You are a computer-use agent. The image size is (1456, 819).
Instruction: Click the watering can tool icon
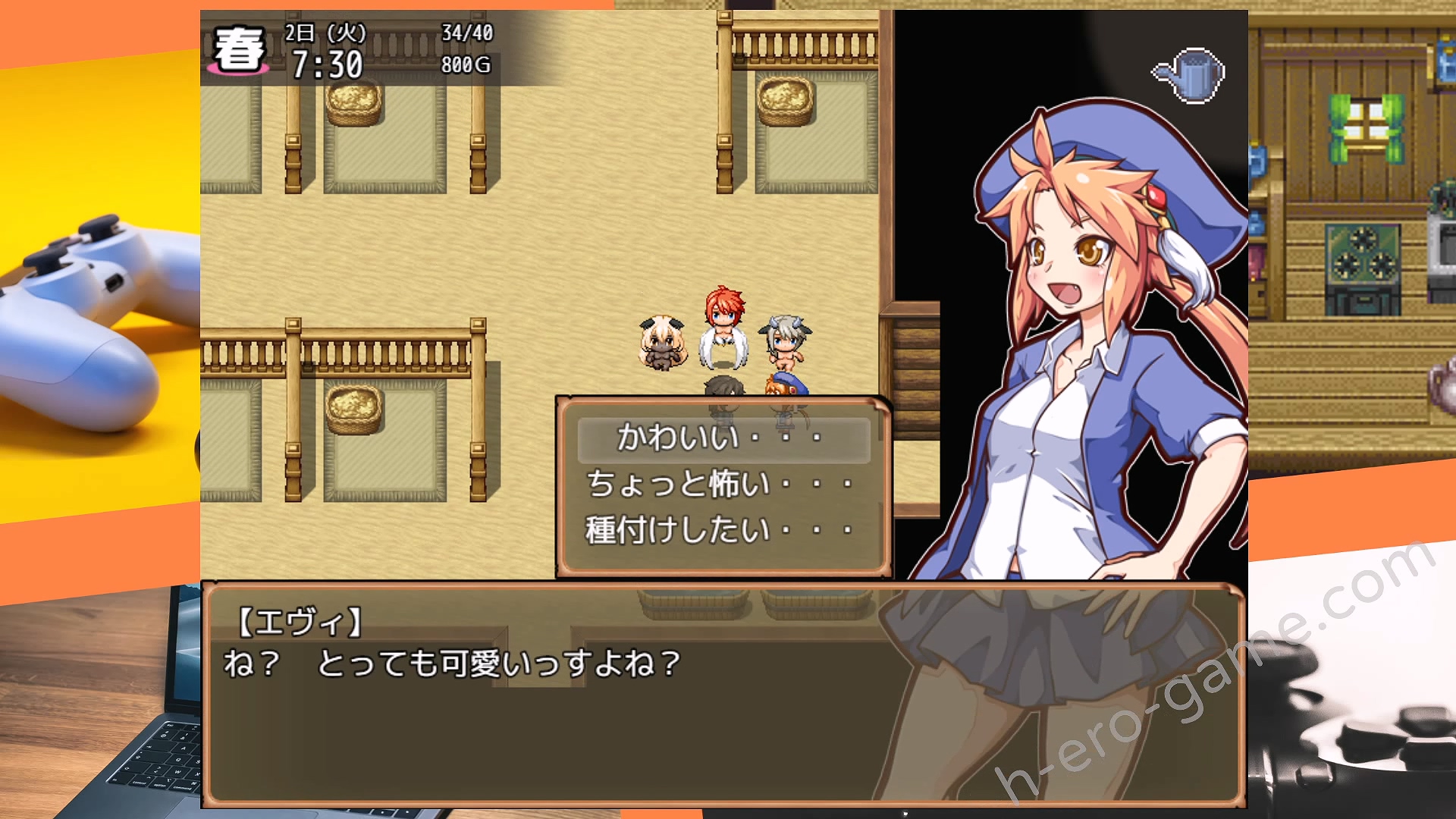(1190, 74)
